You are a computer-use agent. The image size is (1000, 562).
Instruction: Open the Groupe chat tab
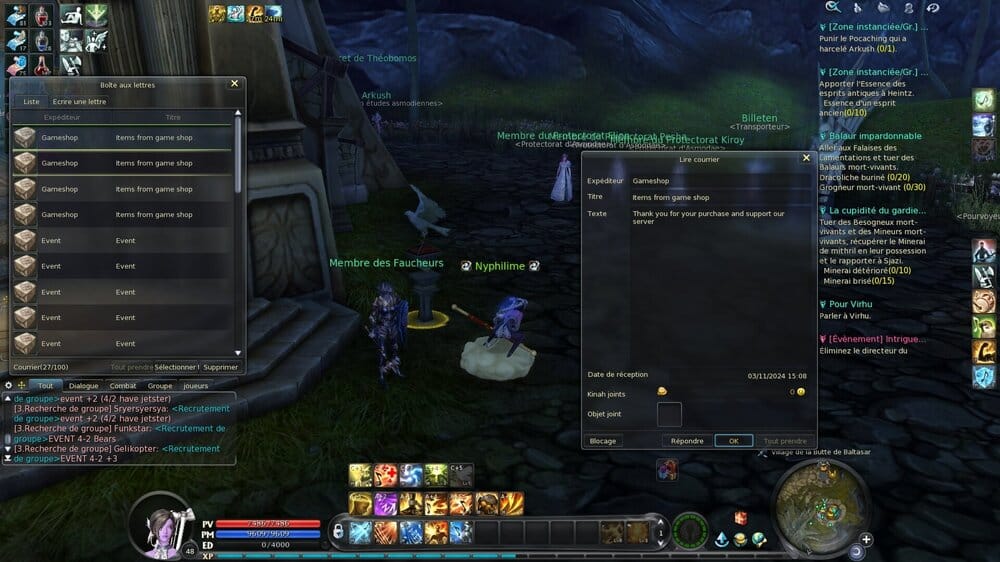[160, 385]
